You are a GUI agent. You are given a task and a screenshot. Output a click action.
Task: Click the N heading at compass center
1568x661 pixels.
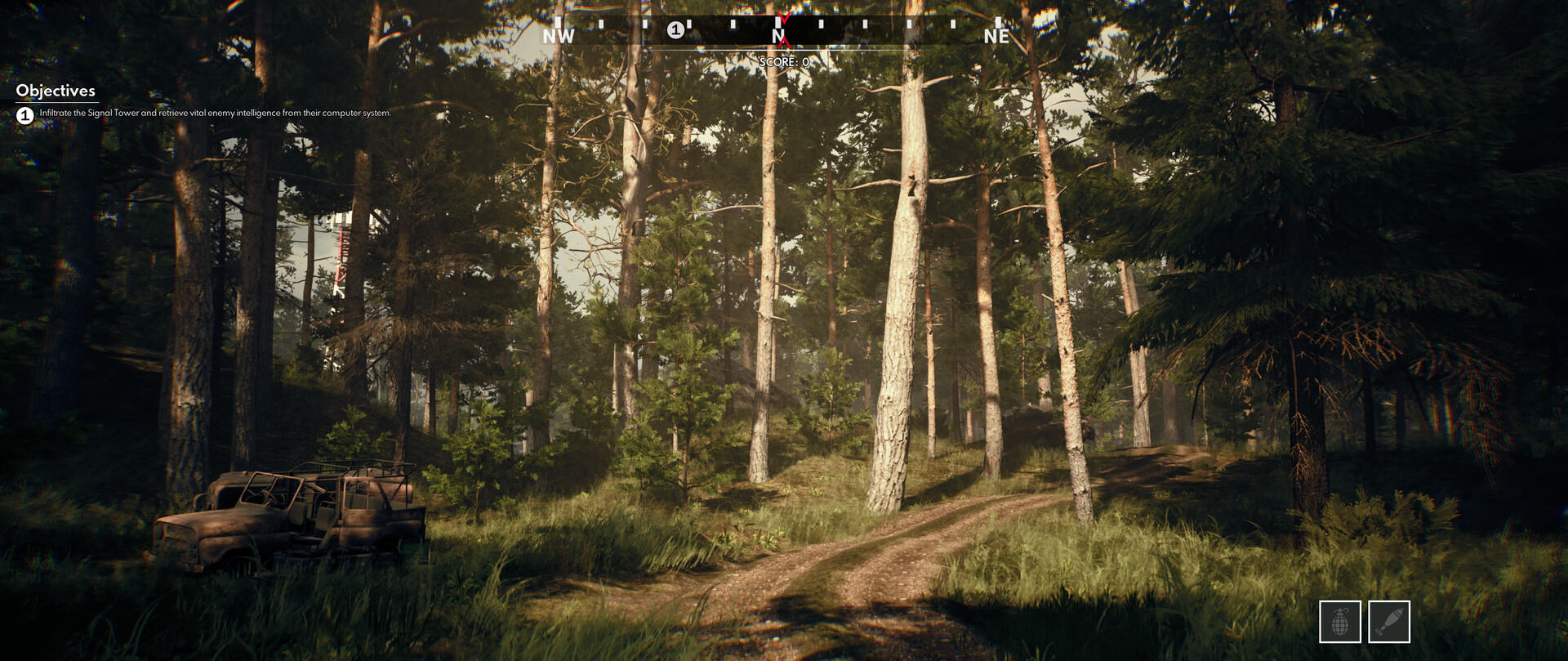[777, 35]
